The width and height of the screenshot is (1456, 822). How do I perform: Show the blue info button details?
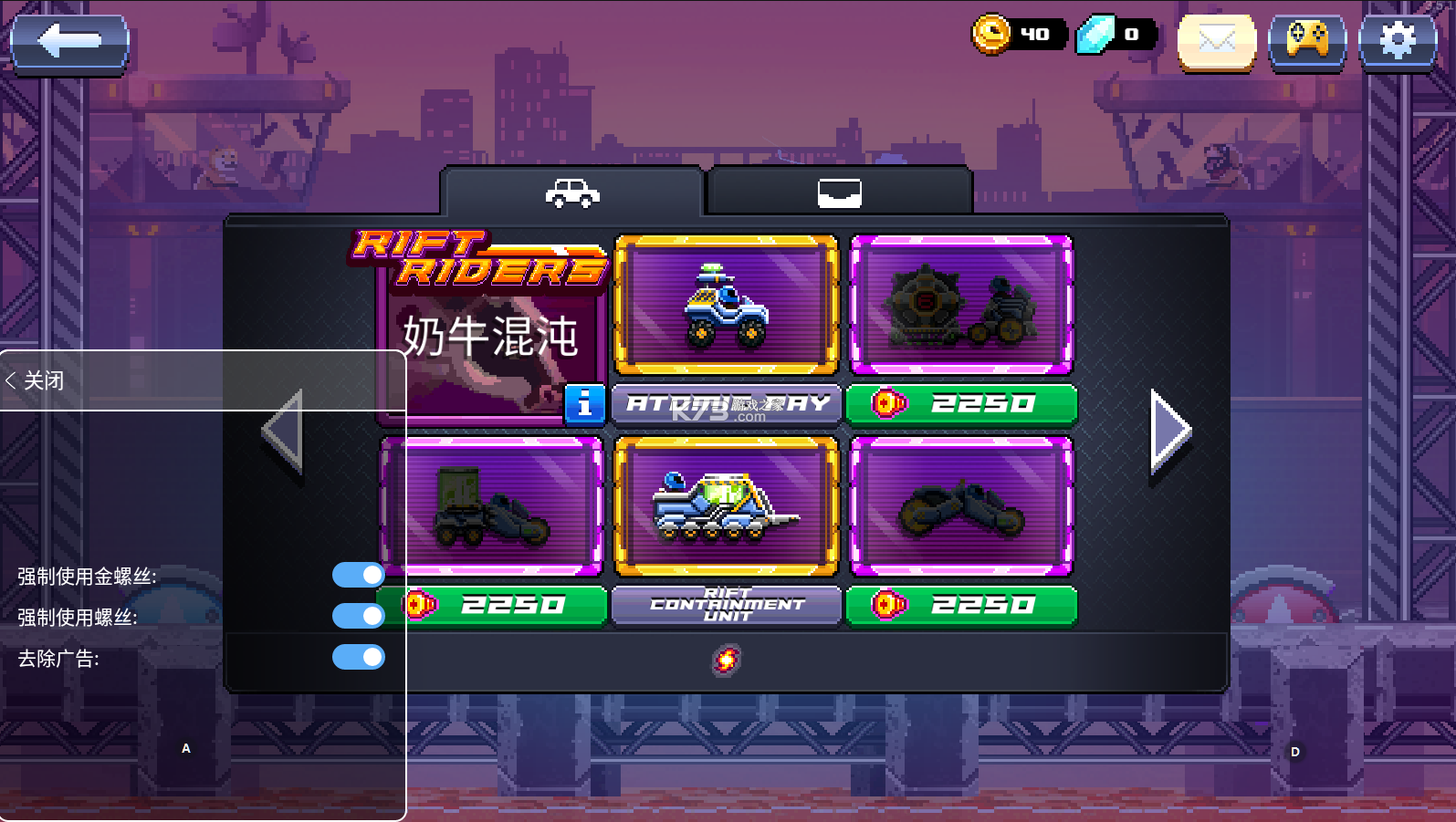(x=584, y=404)
